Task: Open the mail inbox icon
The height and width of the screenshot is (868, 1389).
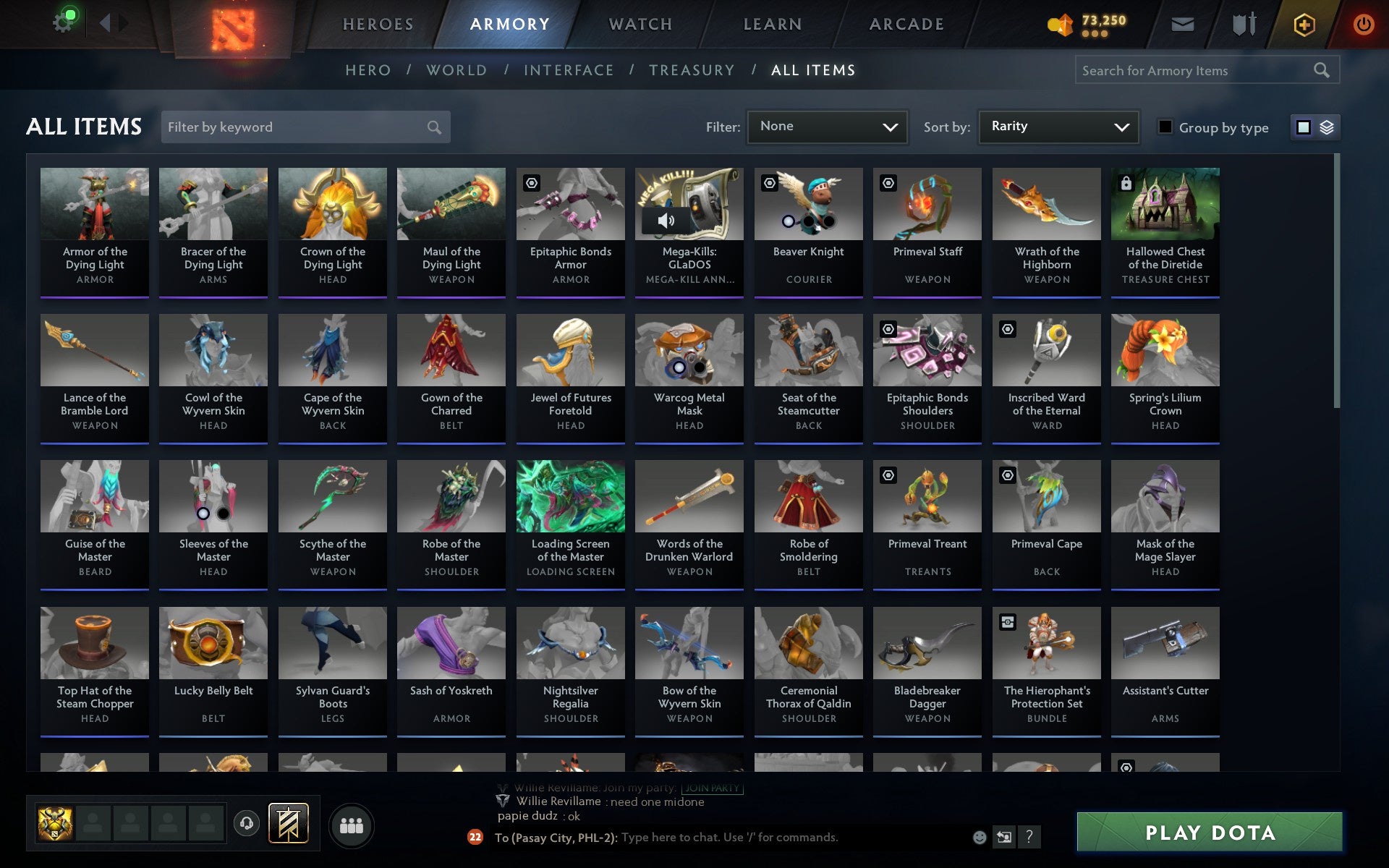Action: (1182, 23)
